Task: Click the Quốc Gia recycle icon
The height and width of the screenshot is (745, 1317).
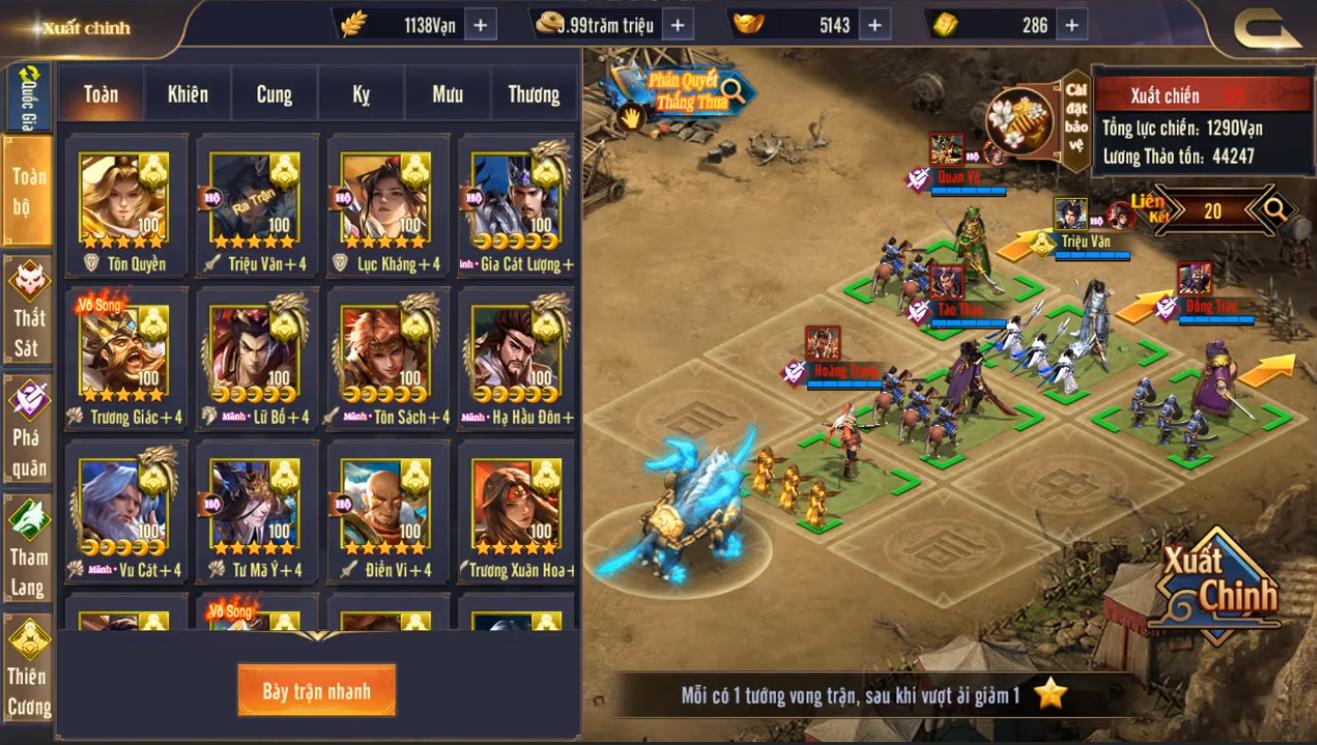Action: (29, 73)
